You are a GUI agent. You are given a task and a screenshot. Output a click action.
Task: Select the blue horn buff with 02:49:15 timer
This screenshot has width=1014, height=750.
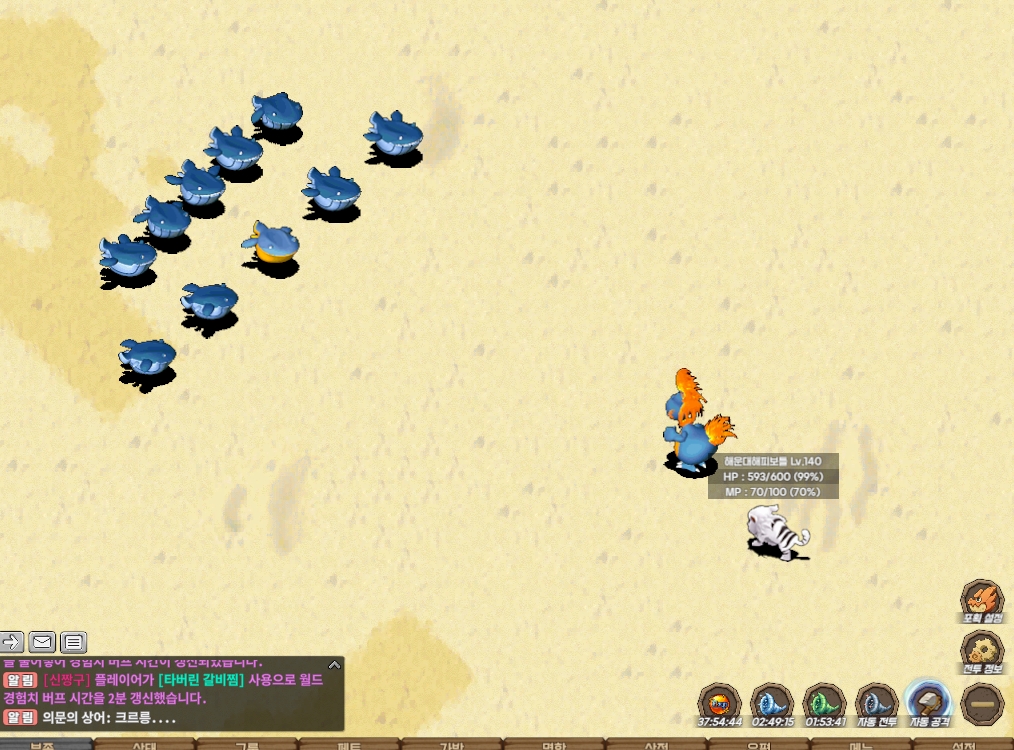click(771, 702)
